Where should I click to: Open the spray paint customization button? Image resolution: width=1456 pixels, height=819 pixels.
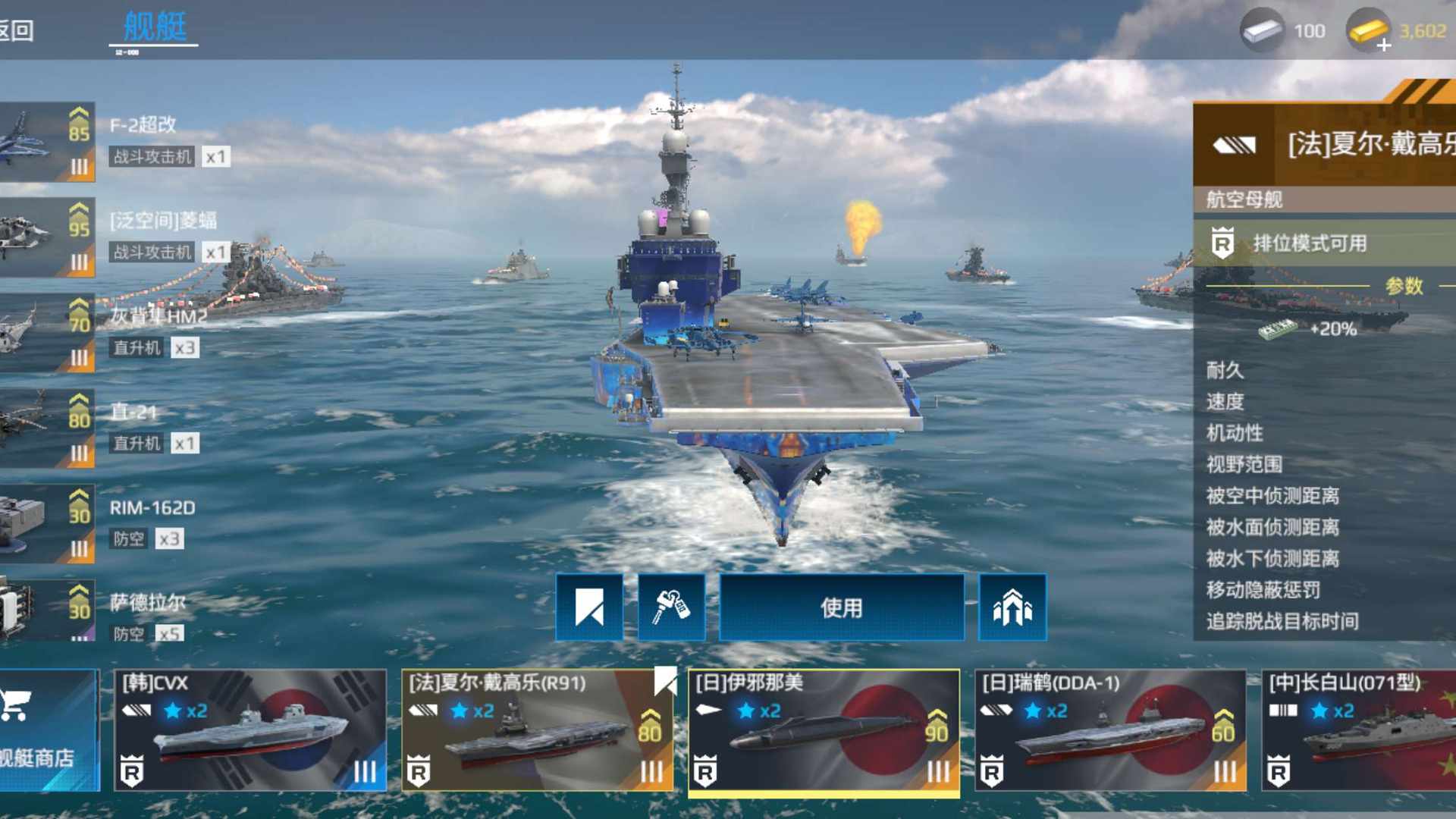(x=671, y=607)
